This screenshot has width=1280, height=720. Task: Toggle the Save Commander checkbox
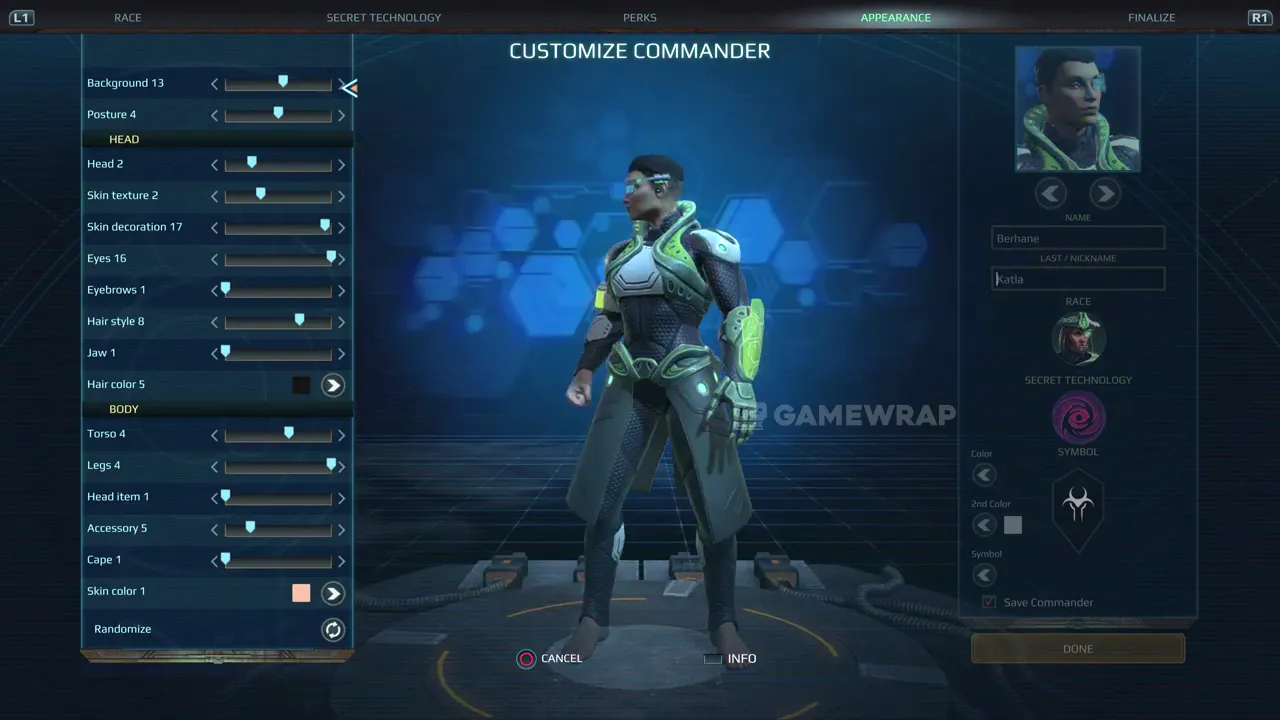pyautogui.click(x=989, y=602)
